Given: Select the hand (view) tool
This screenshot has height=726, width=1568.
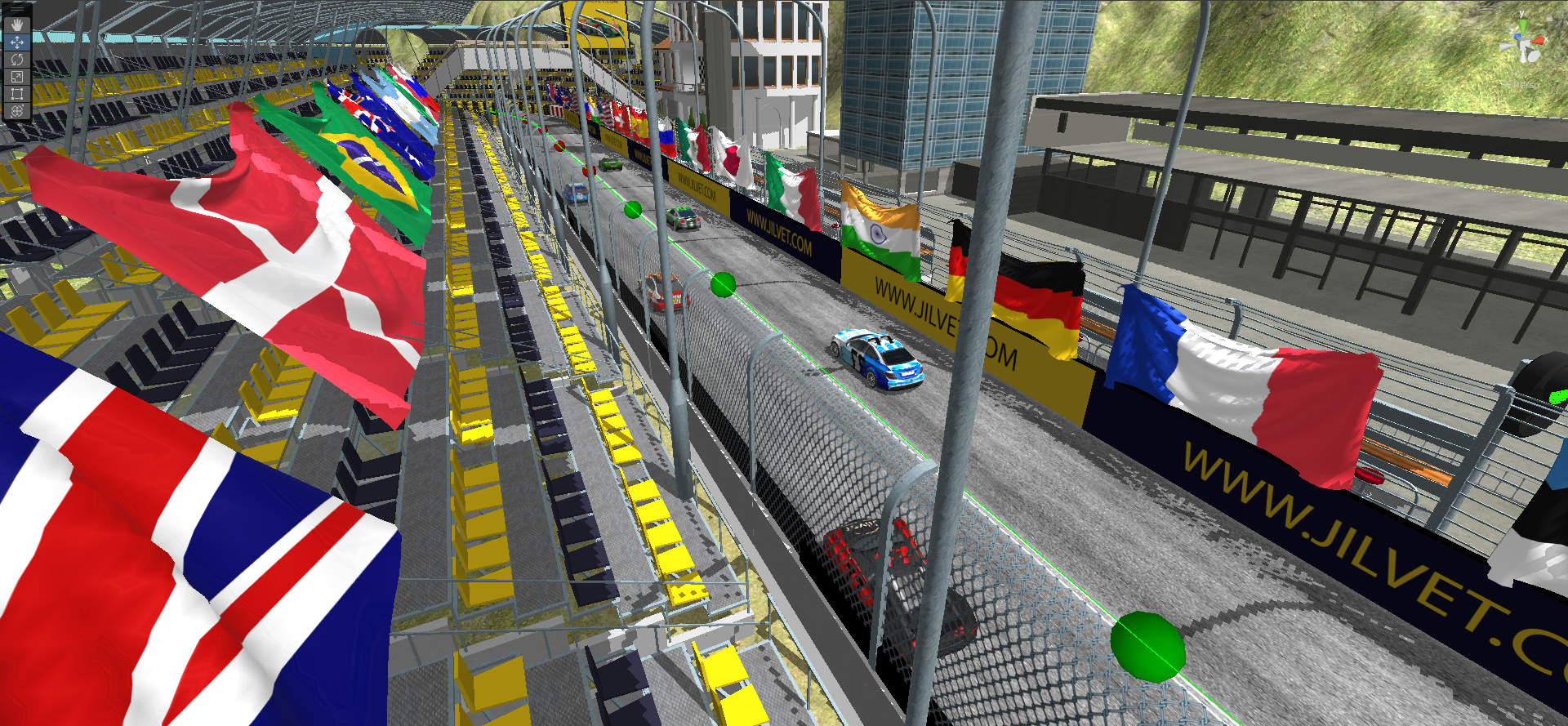Looking at the screenshot, I should click(x=16, y=24).
